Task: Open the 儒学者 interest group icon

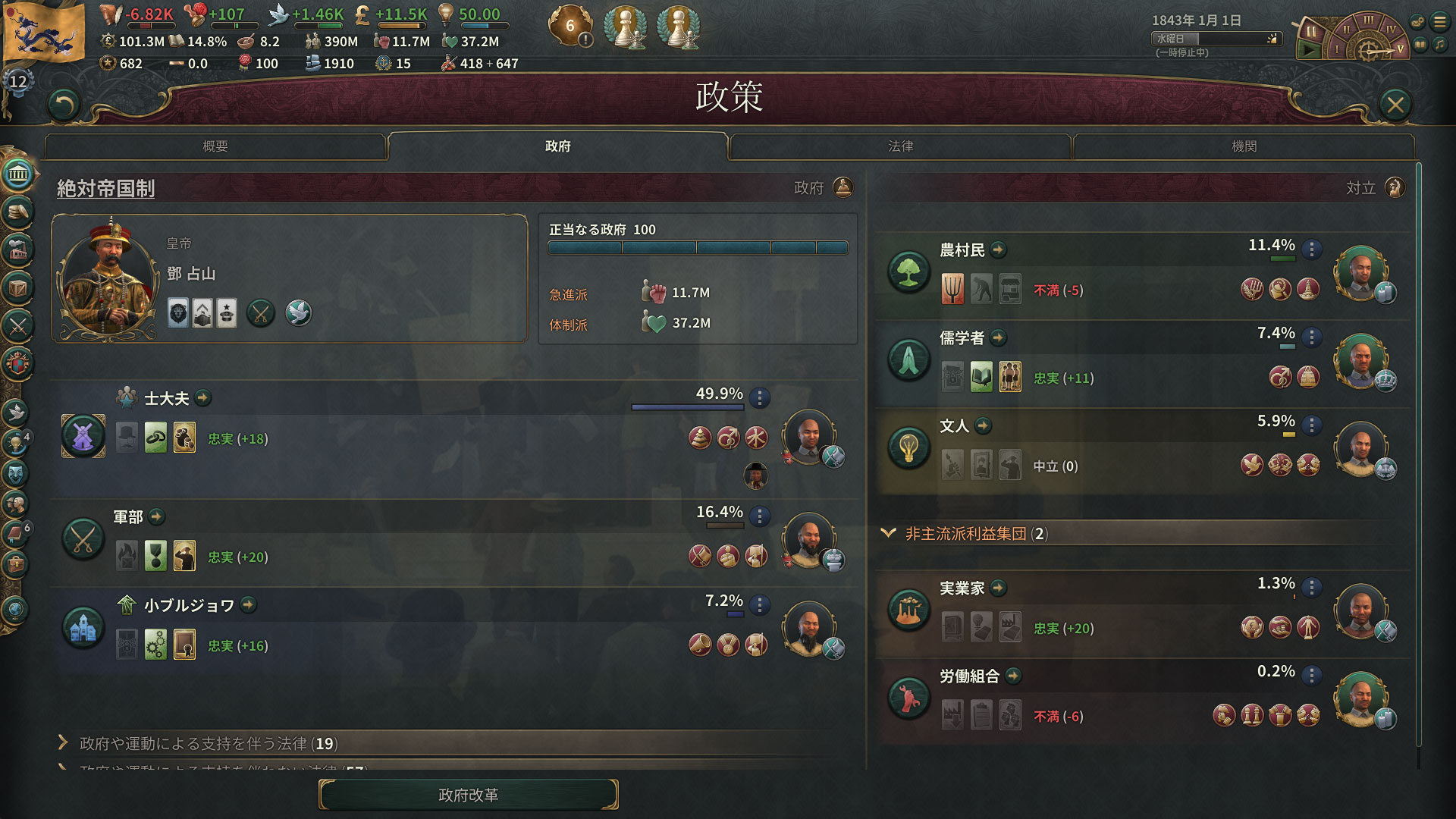Action: (908, 358)
